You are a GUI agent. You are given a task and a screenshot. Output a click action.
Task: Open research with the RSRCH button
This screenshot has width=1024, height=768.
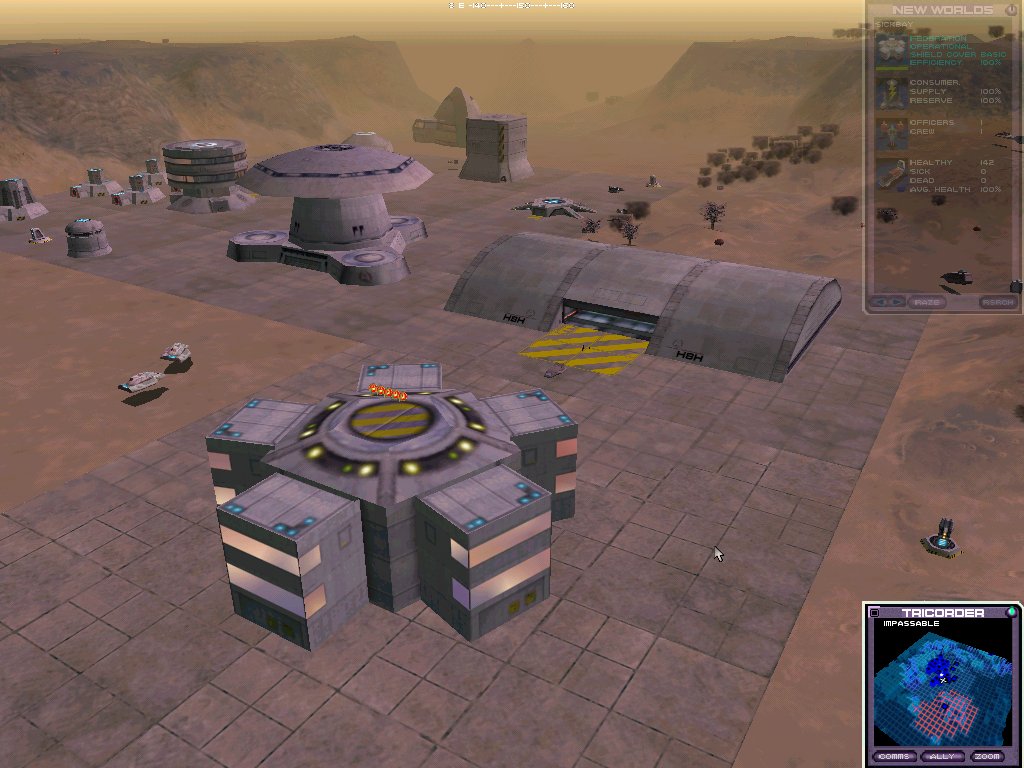[997, 302]
